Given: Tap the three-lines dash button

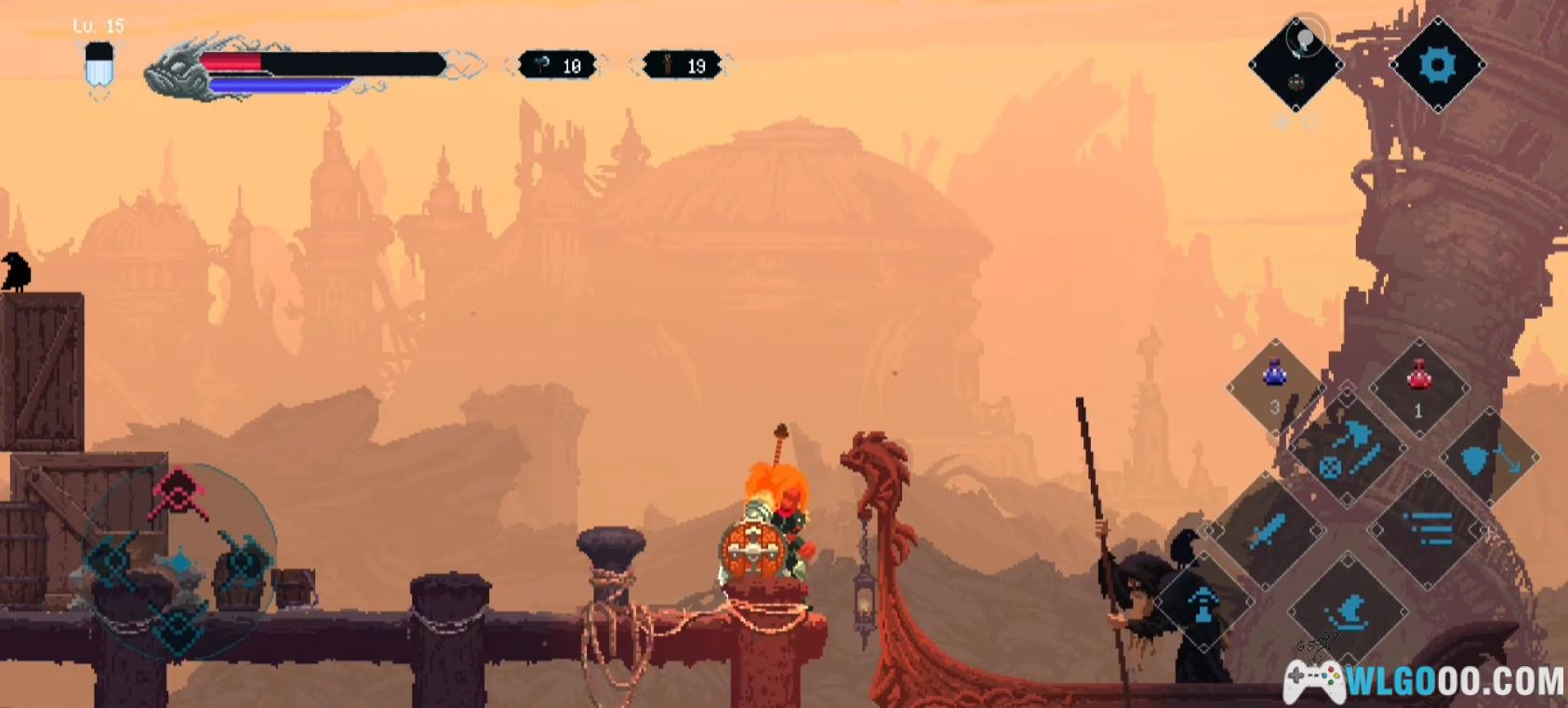Looking at the screenshot, I should (x=1428, y=529).
